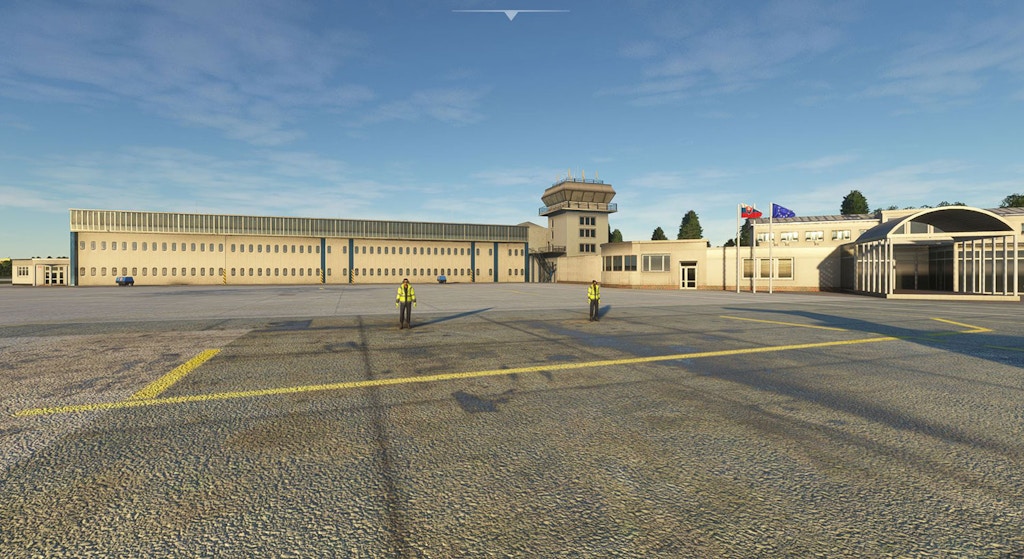Screen dimensions: 1024x559
Task: Open the toolbar drop-down arrow handle
Action: [x=511, y=14]
